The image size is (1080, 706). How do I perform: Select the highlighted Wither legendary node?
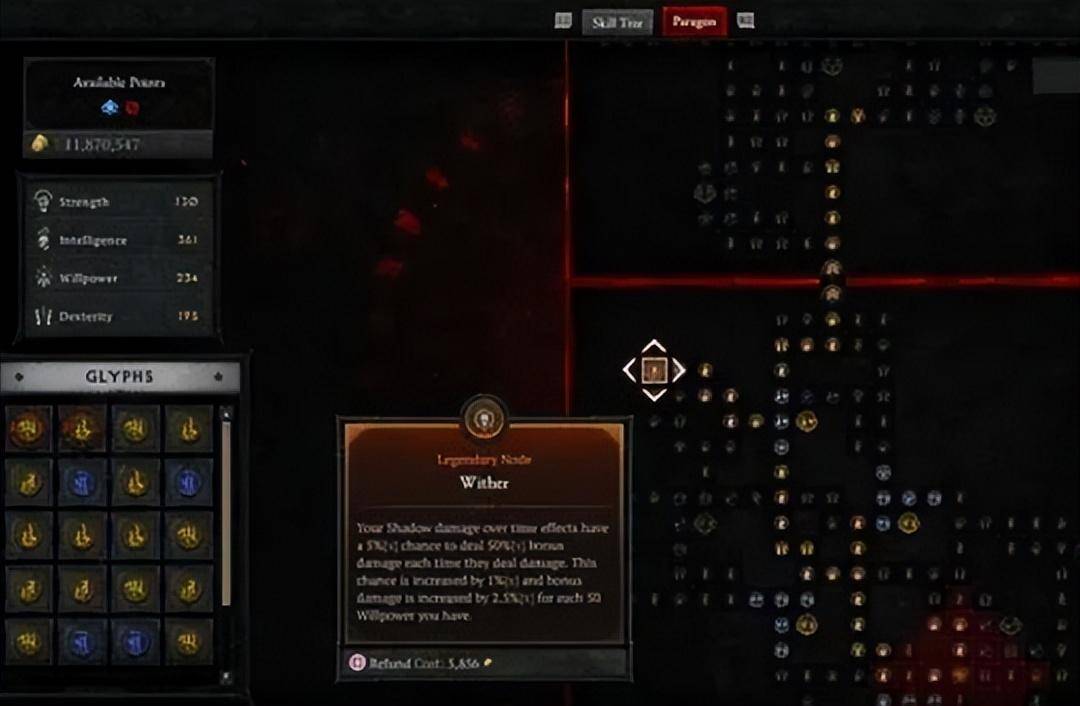[x=654, y=370]
